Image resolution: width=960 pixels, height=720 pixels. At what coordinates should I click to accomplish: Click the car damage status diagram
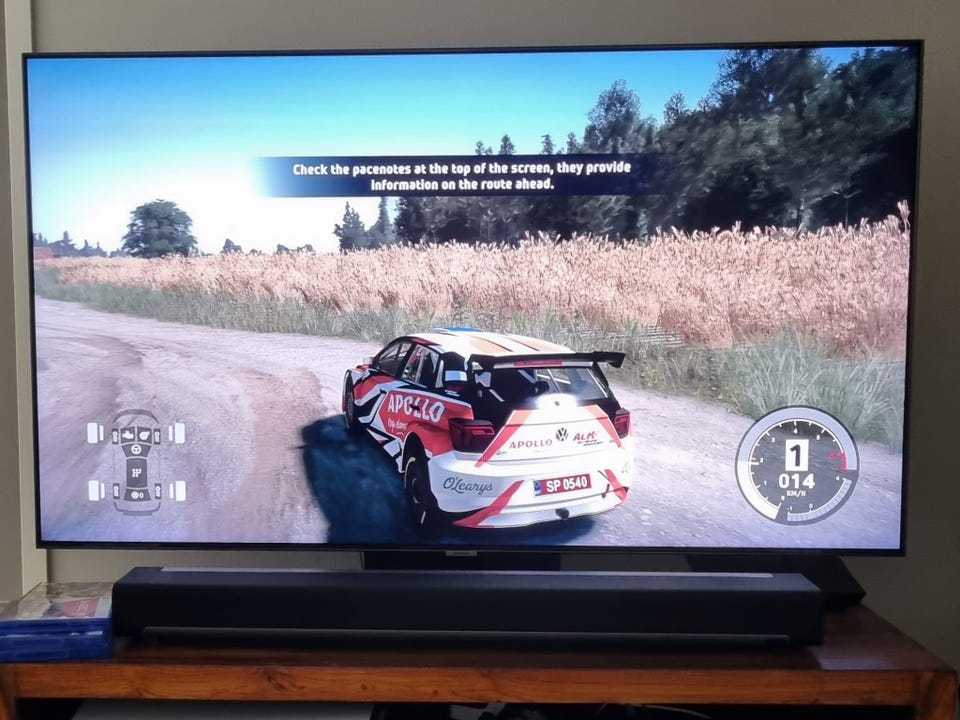click(136, 461)
